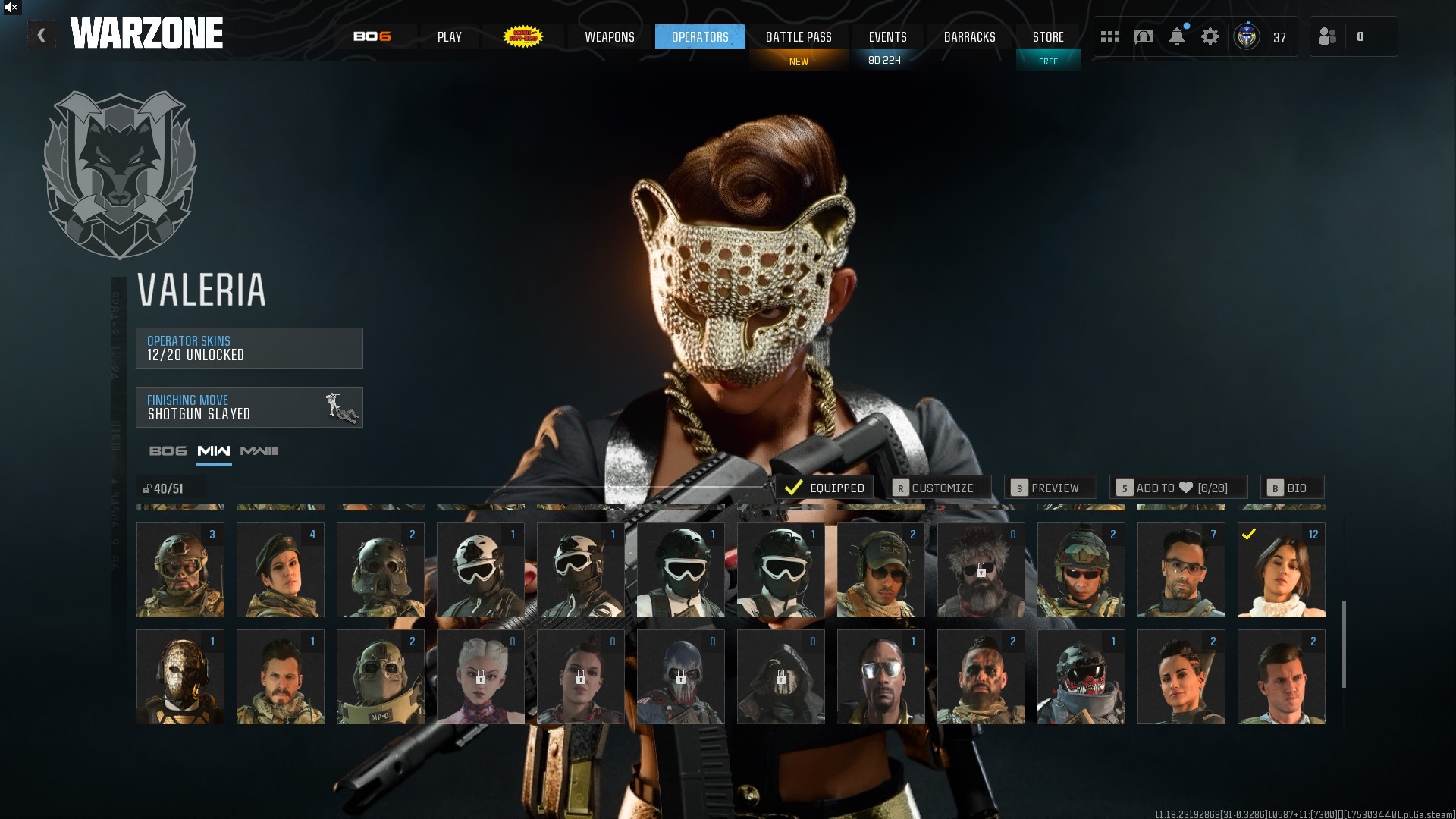The image size is (1456, 819).
Task: Preview the selected operator
Action: pos(1050,488)
